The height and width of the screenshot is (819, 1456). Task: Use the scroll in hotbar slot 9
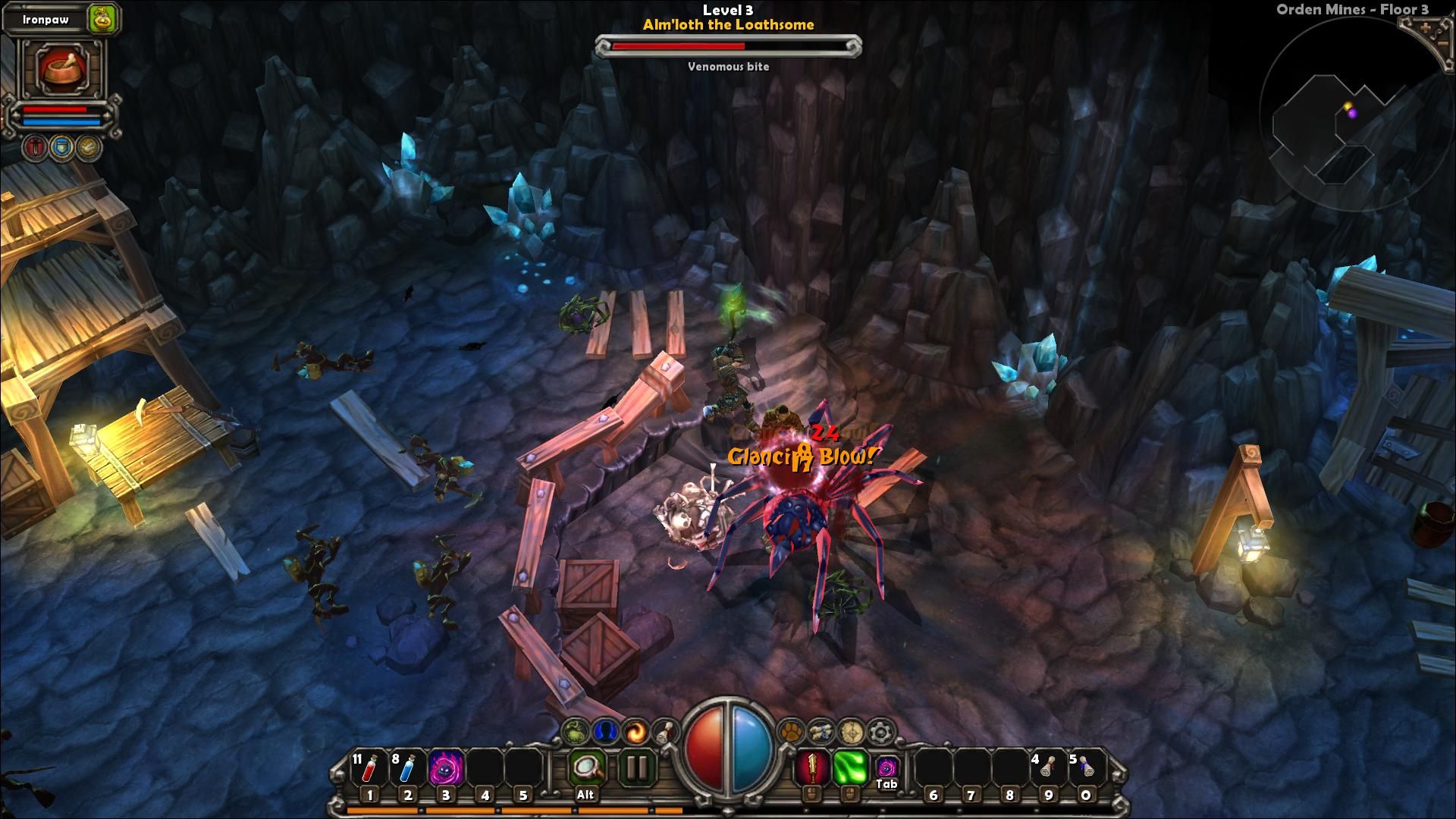1047,767
